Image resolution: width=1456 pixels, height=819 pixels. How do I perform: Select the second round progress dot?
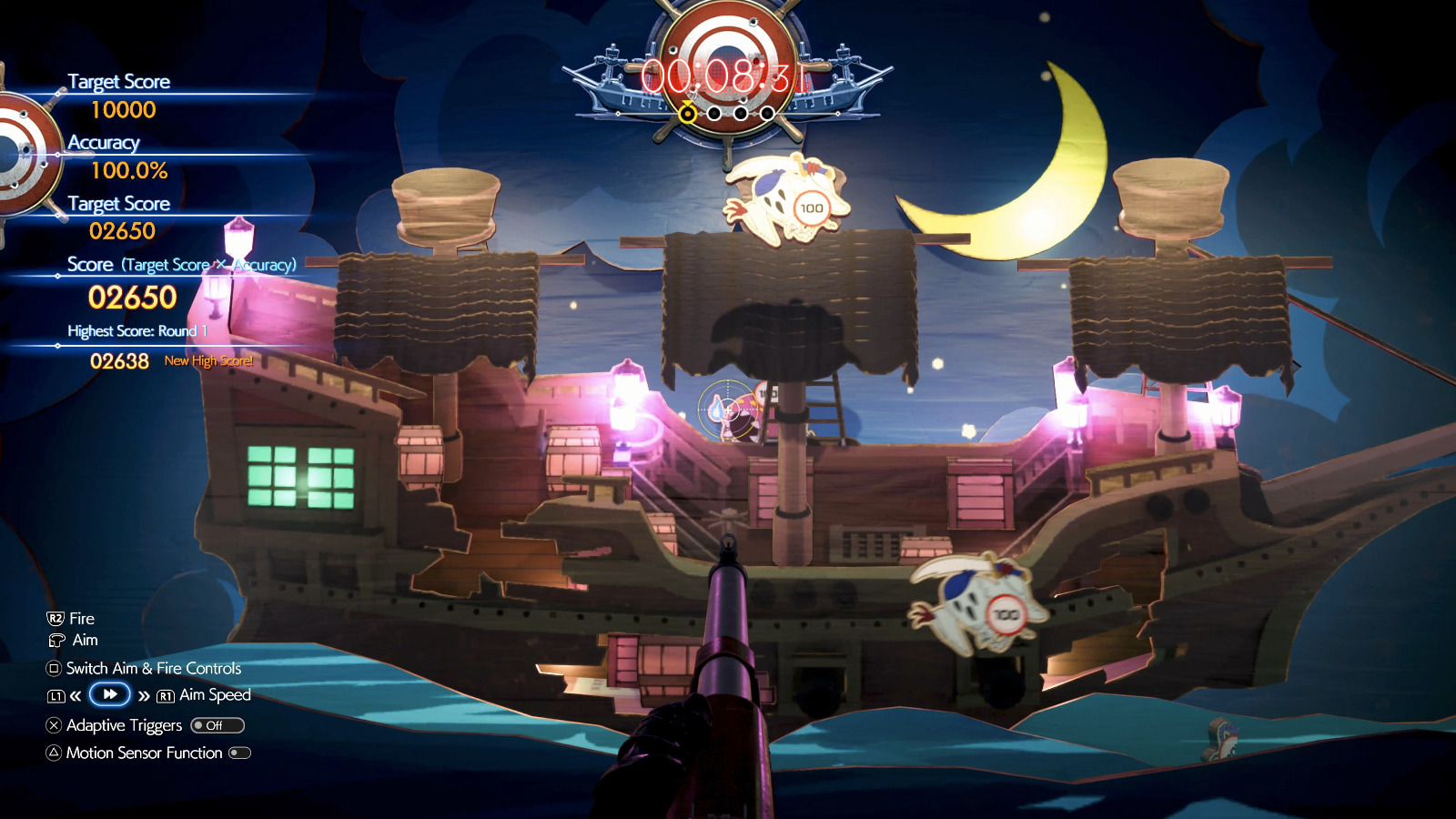coord(713,114)
